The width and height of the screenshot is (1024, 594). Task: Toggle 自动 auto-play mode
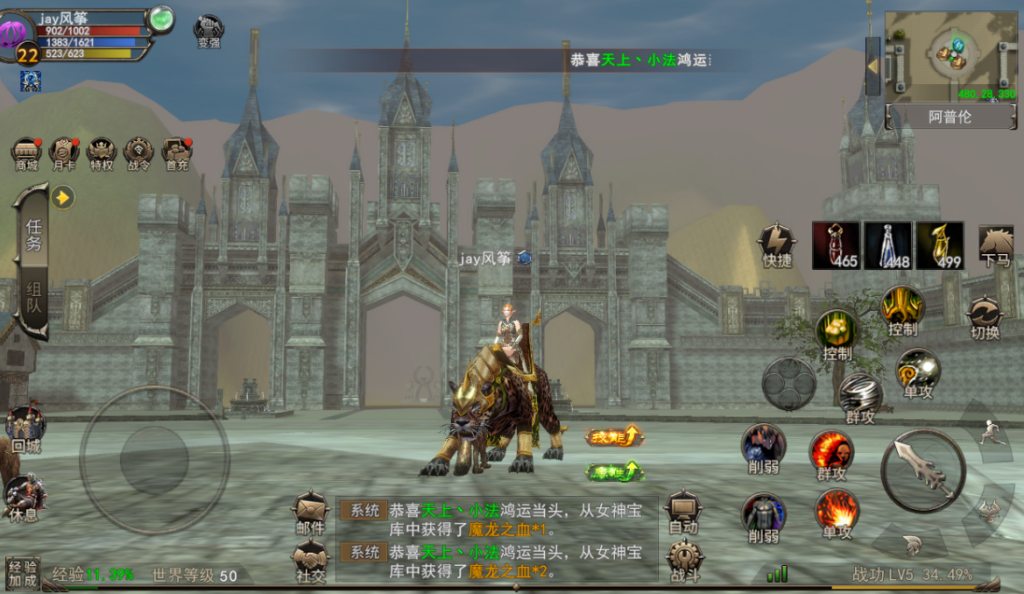click(x=684, y=511)
